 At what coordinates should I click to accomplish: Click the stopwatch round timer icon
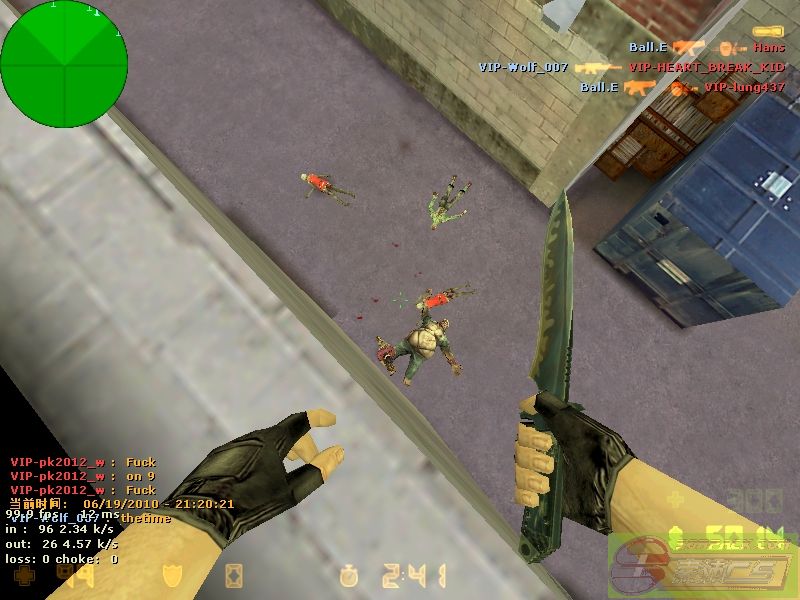point(348,576)
